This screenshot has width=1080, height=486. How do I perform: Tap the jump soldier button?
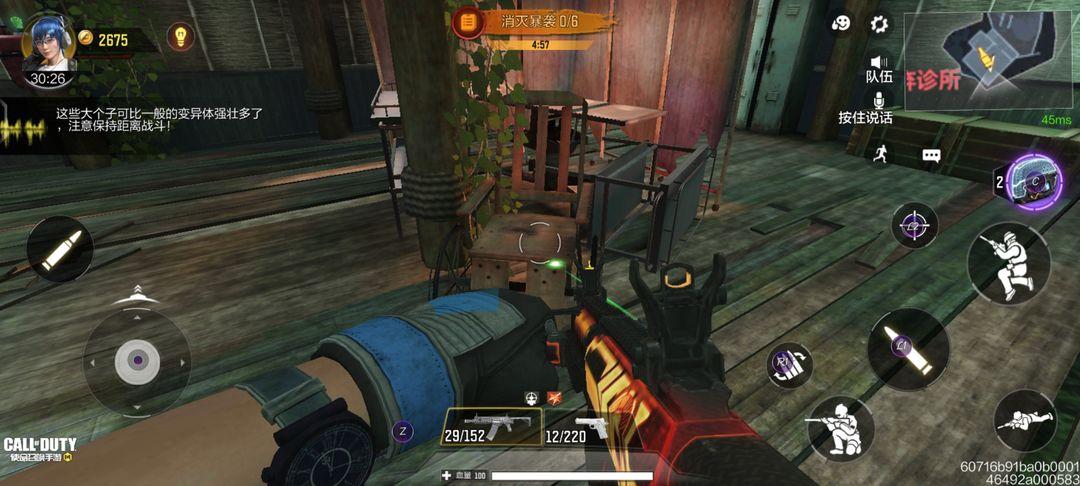(1008, 263)
